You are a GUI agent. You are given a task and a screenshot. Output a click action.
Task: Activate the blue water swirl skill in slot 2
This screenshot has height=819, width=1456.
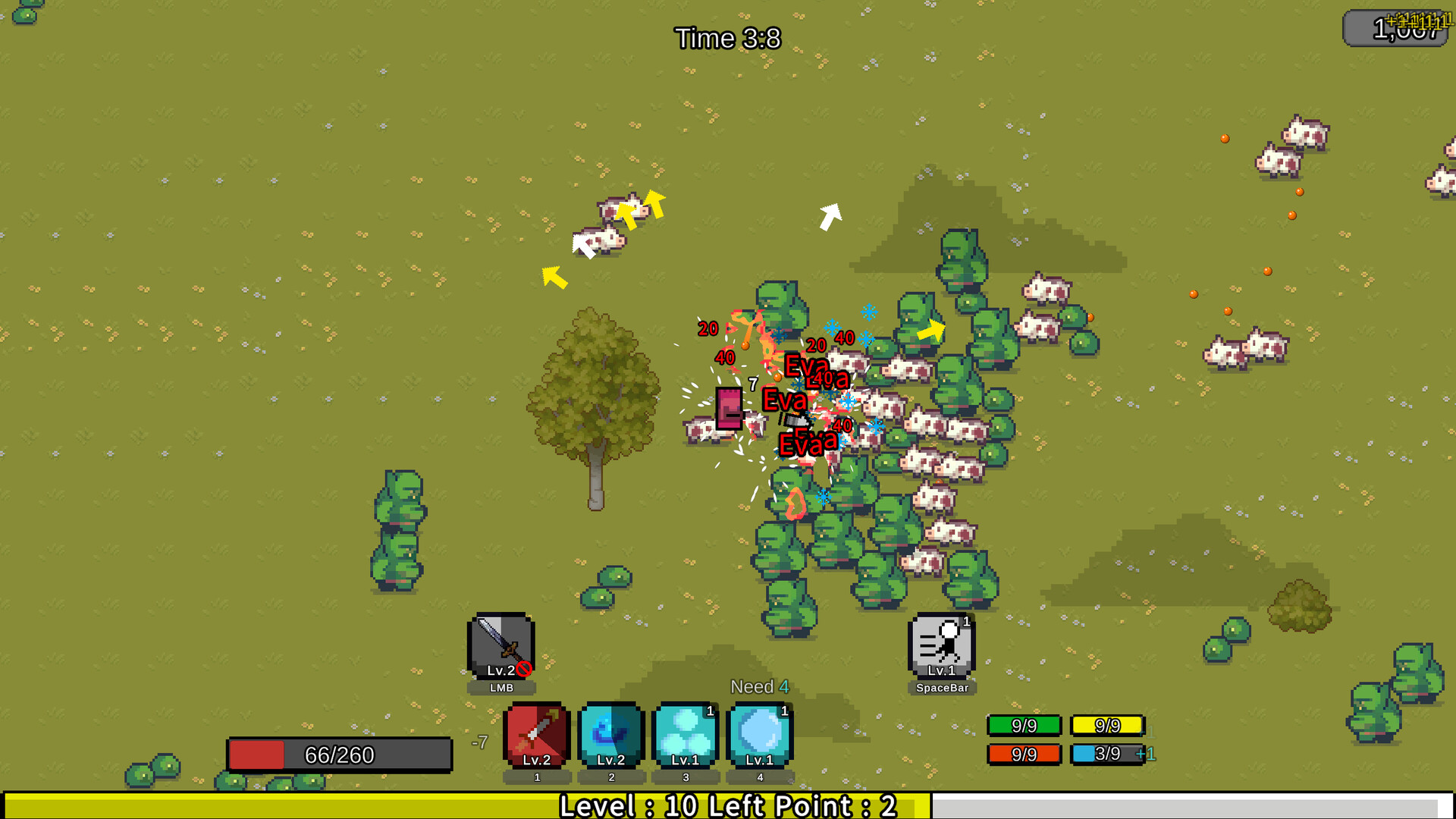click(610, 734)
